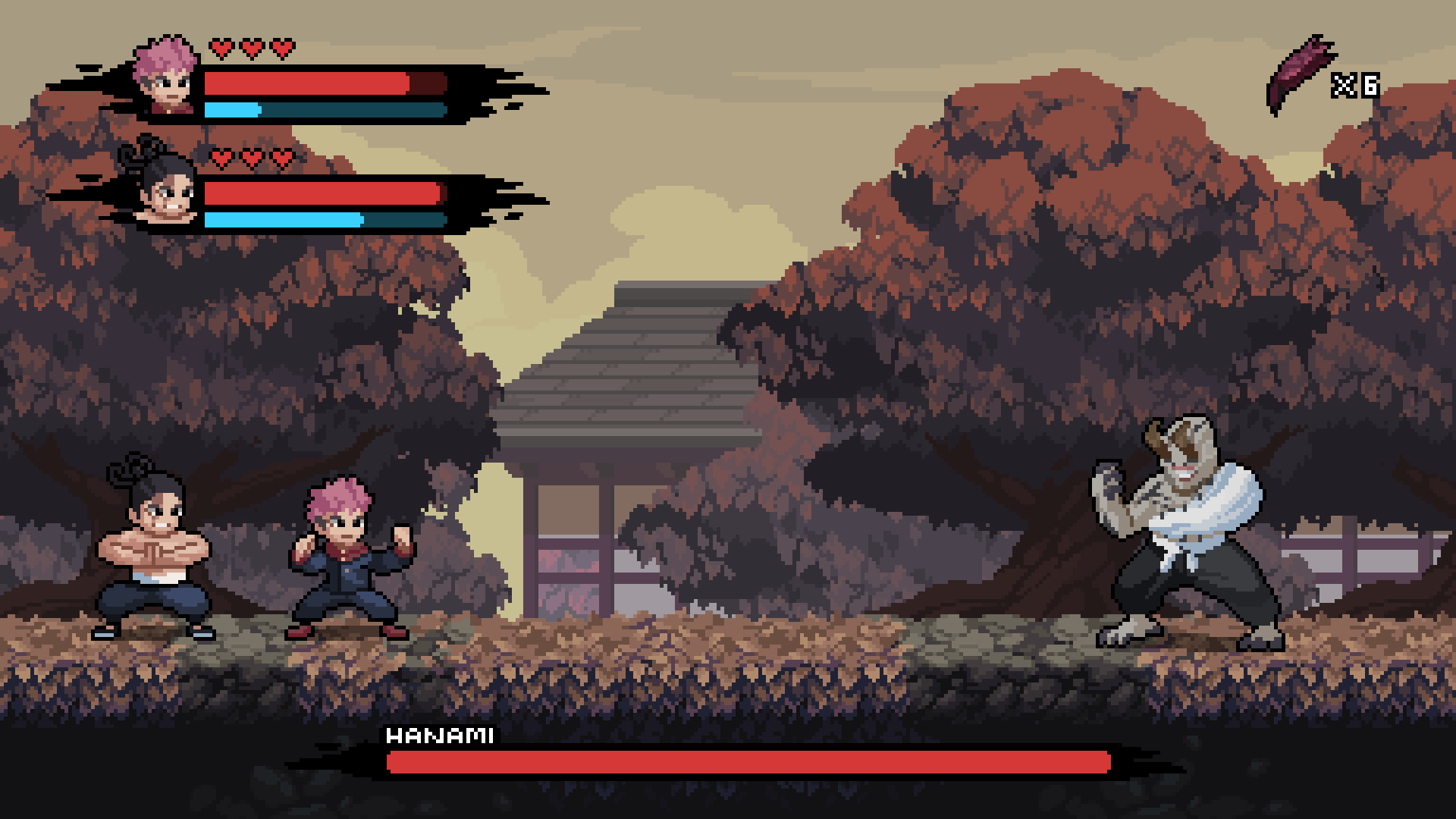Click the last heart of the lower fighter

pos(281,158)
